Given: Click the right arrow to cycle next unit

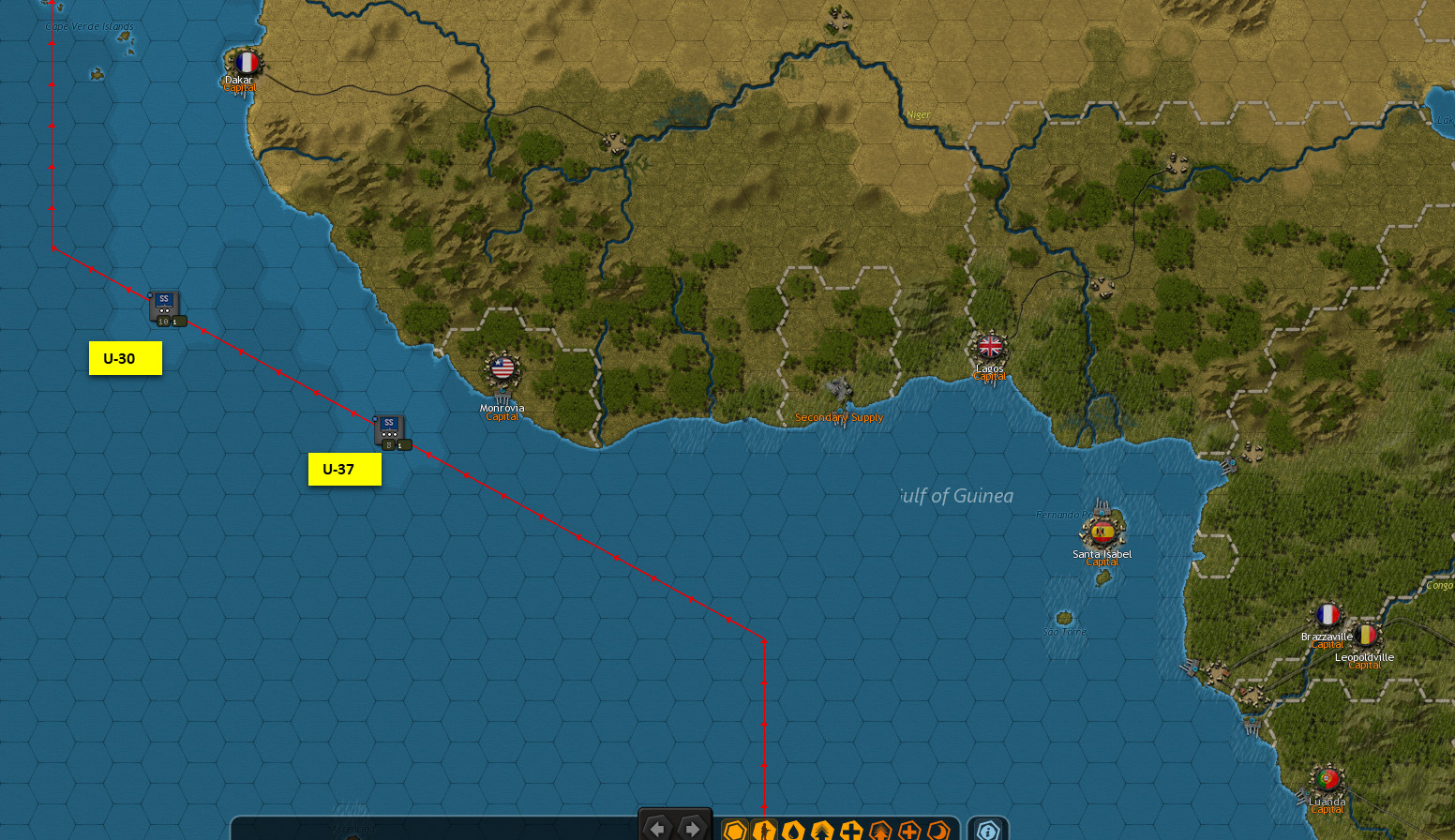Looking at the screenshot, I should tap(693, 829).
